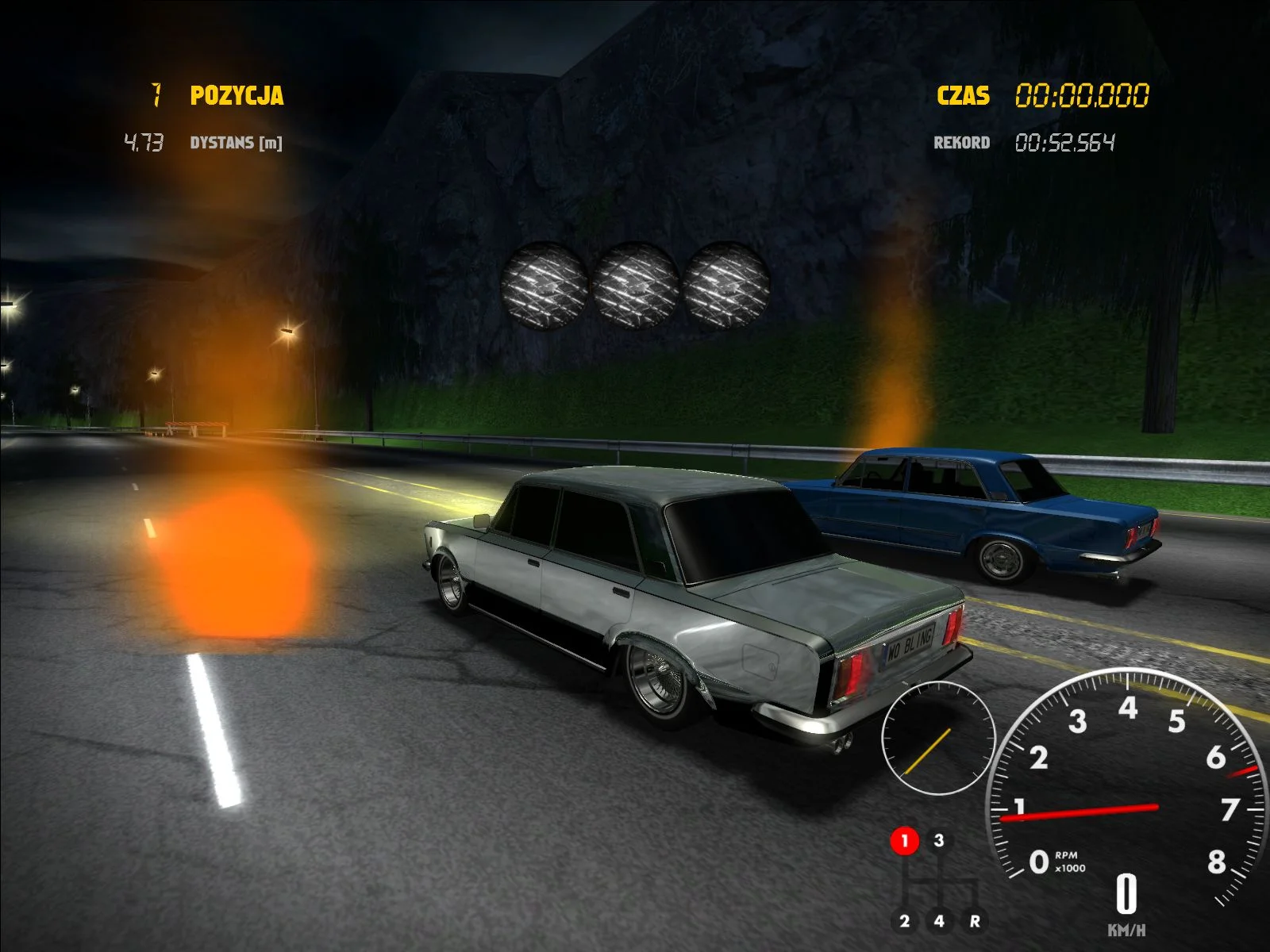Click the 00:00.000 timer value
Image resolution: width=1270 pixels, height=952 pixels.
(1081, 95)
